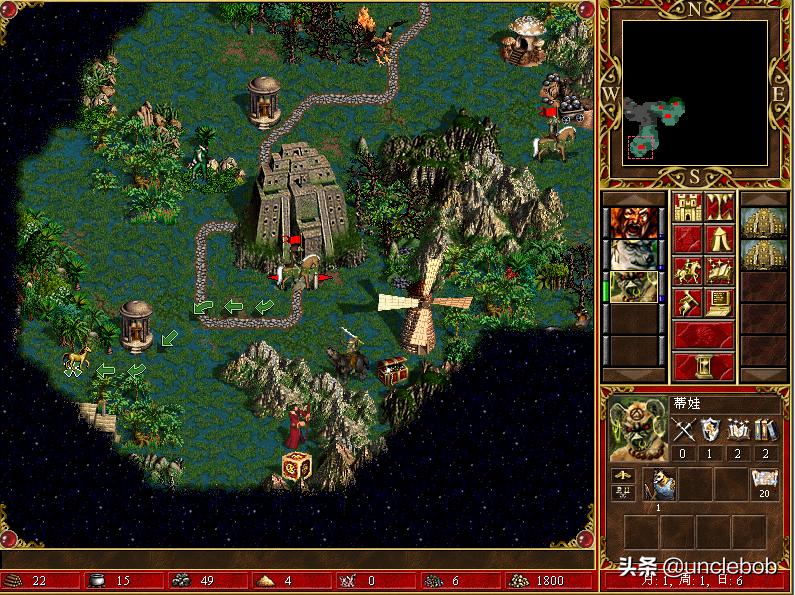This screenshot has width=795, height=595.
Task: End the turn with the hourglass button
Action: tap(703, 367)
